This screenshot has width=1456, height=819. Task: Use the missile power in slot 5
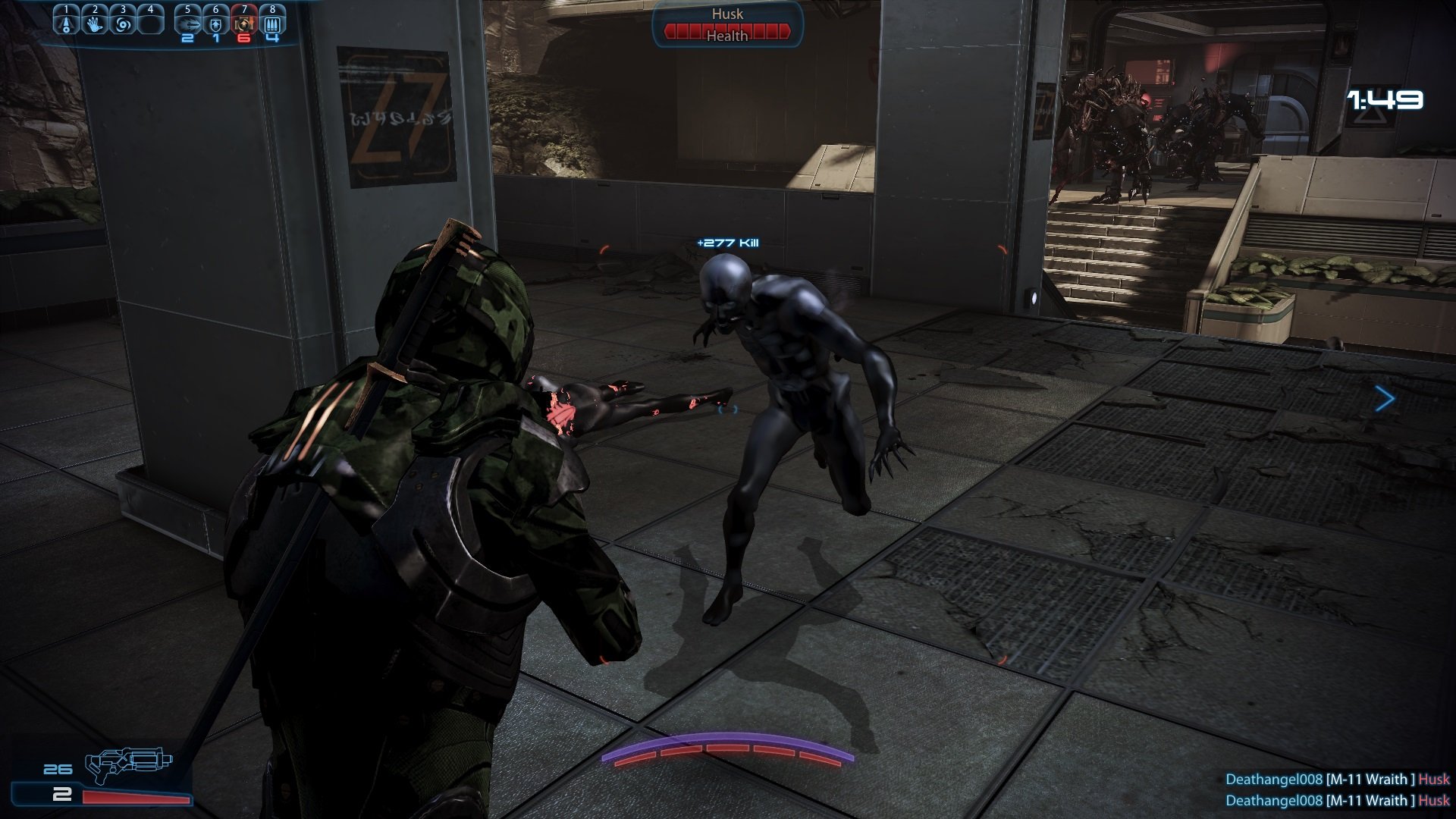tap(188, 25)
